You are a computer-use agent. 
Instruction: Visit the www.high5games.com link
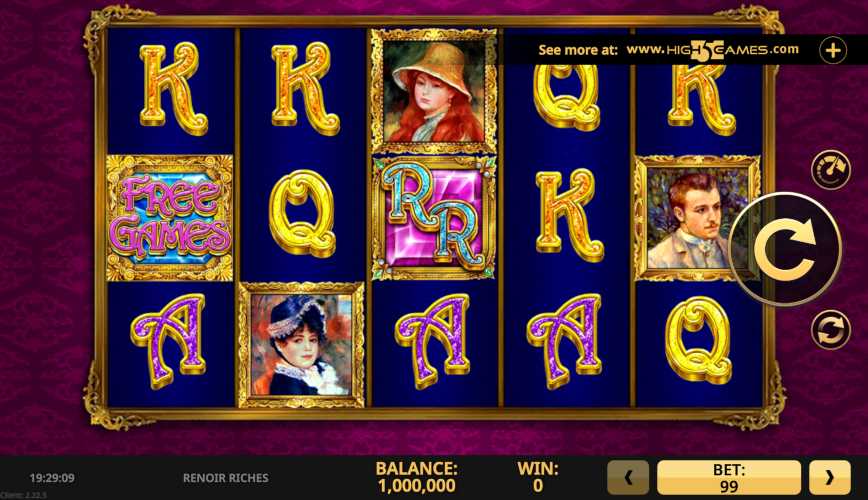click(712, 49)
